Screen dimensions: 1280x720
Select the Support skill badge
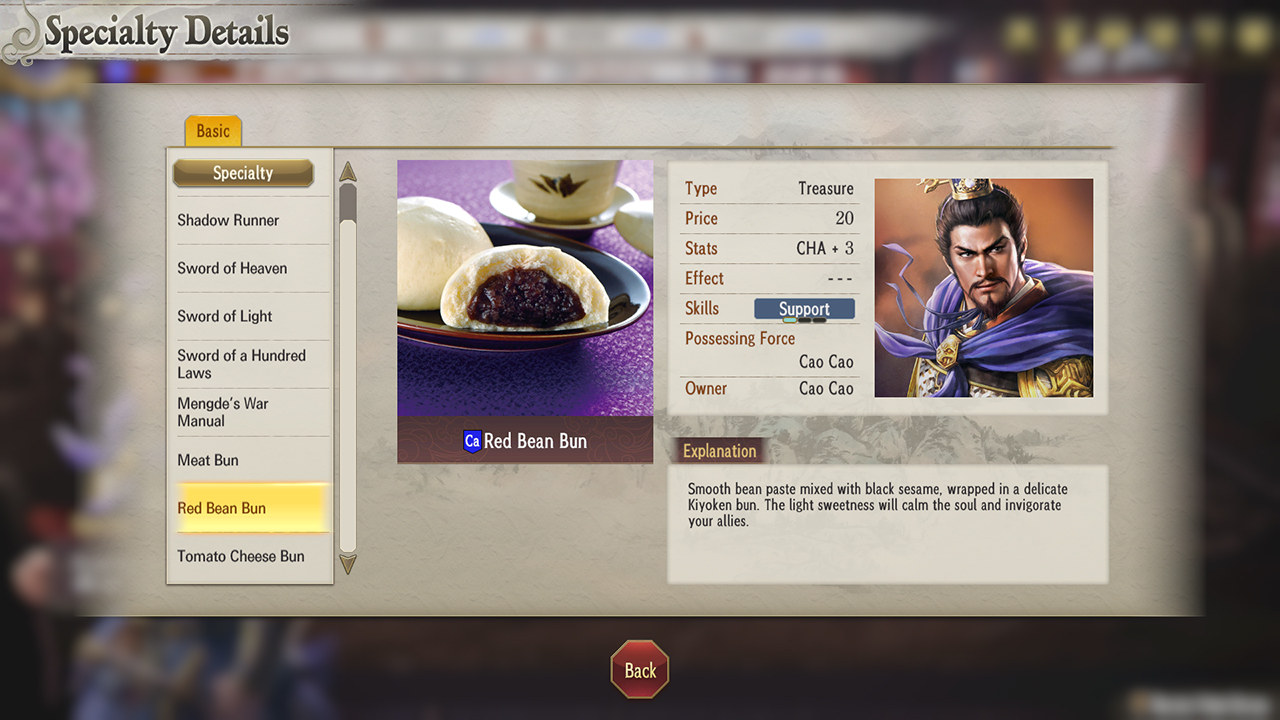click(804, 308)
